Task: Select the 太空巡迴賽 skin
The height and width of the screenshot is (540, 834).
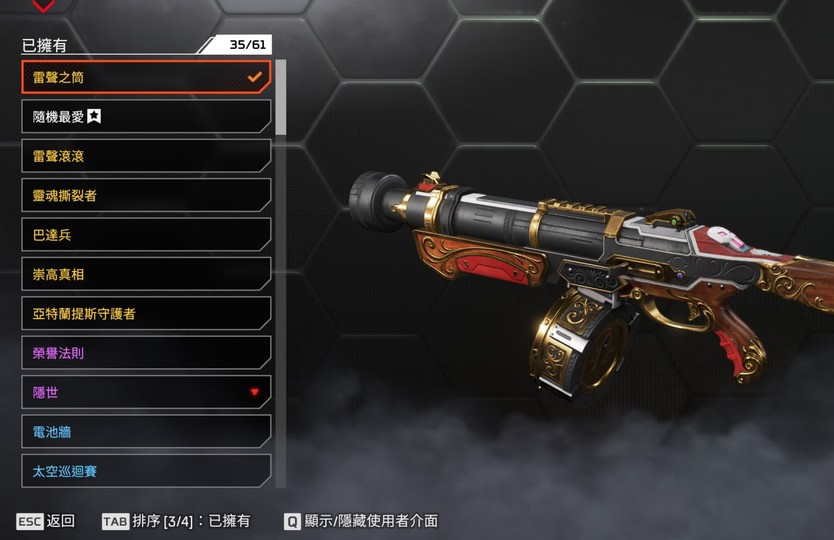Action: click(x=146, y=471)
